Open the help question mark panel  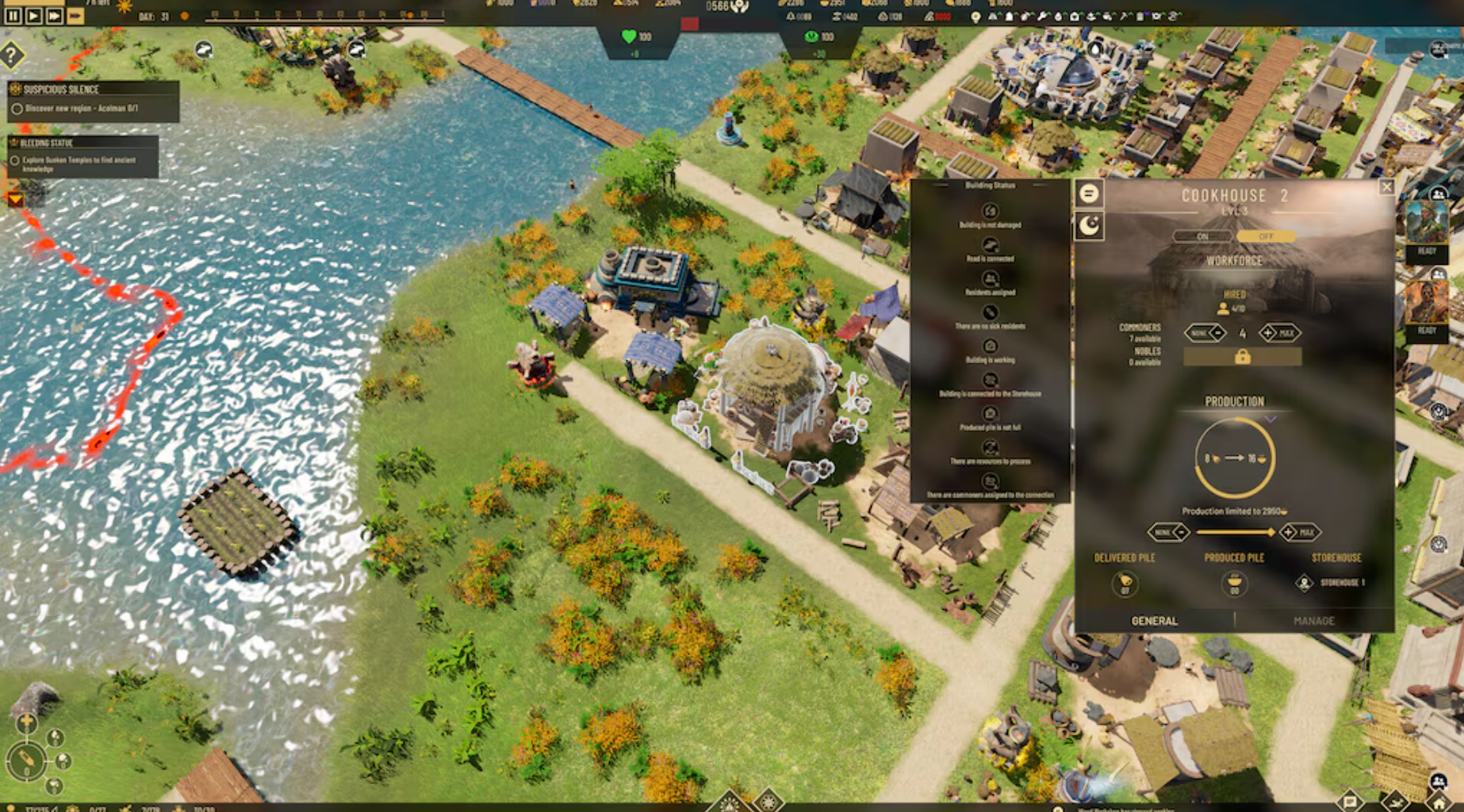point(11,56)
